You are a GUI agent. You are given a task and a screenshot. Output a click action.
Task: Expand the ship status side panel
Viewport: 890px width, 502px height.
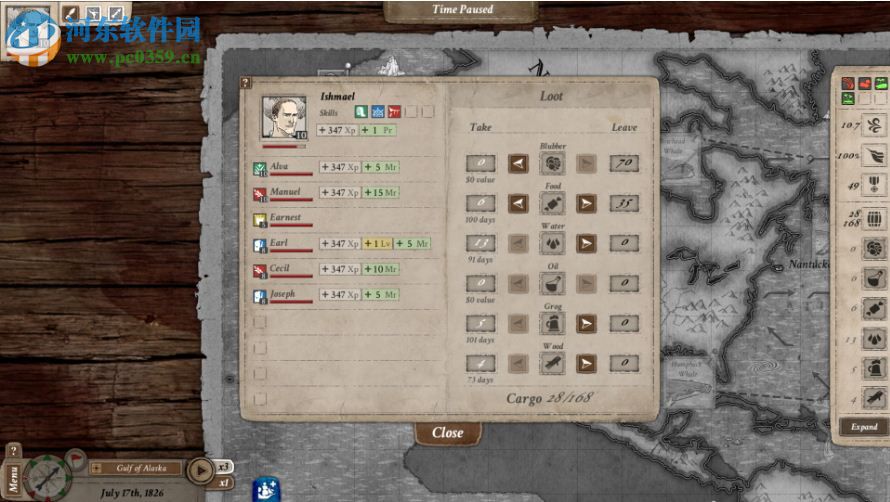coord(863,427)
